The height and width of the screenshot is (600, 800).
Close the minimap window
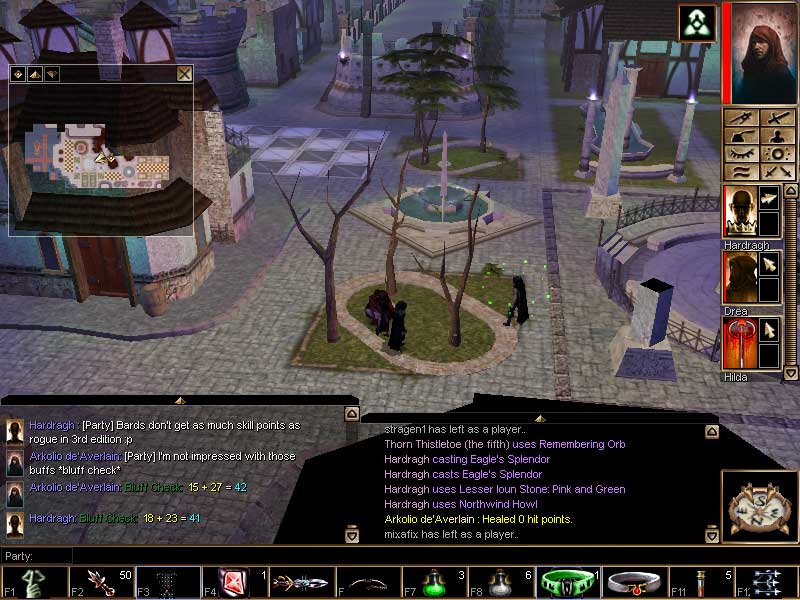click(184, 73)
